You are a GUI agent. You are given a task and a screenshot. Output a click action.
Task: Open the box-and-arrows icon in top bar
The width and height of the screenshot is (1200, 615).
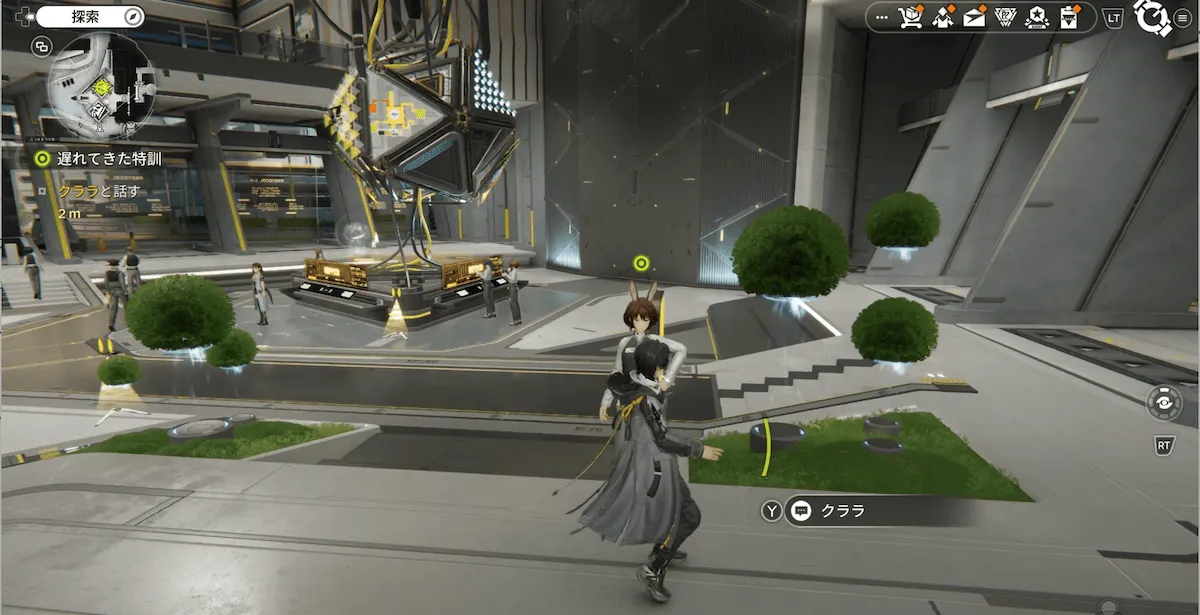[942, 17]
